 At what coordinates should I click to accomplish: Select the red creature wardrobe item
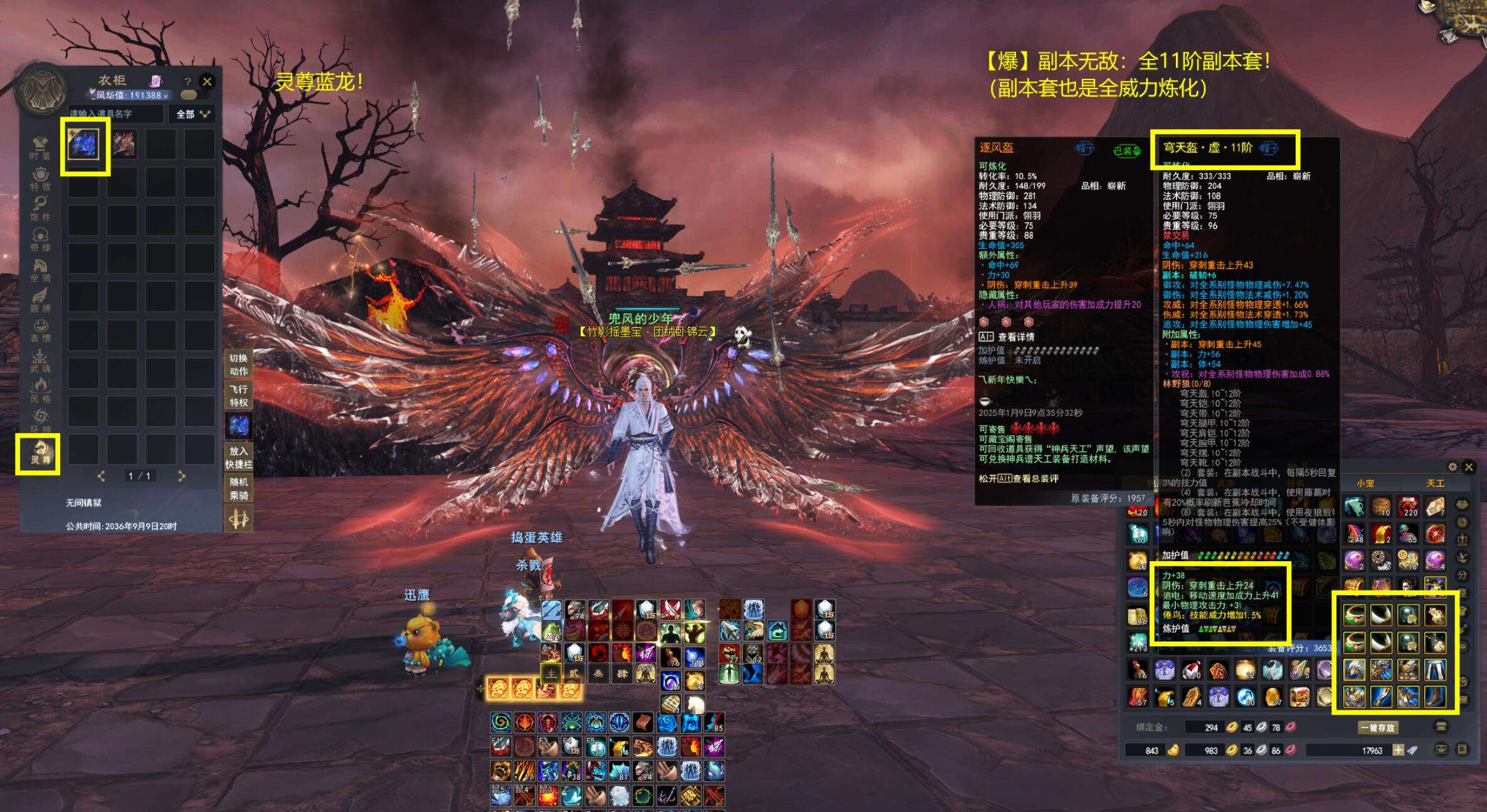point(123,144)
